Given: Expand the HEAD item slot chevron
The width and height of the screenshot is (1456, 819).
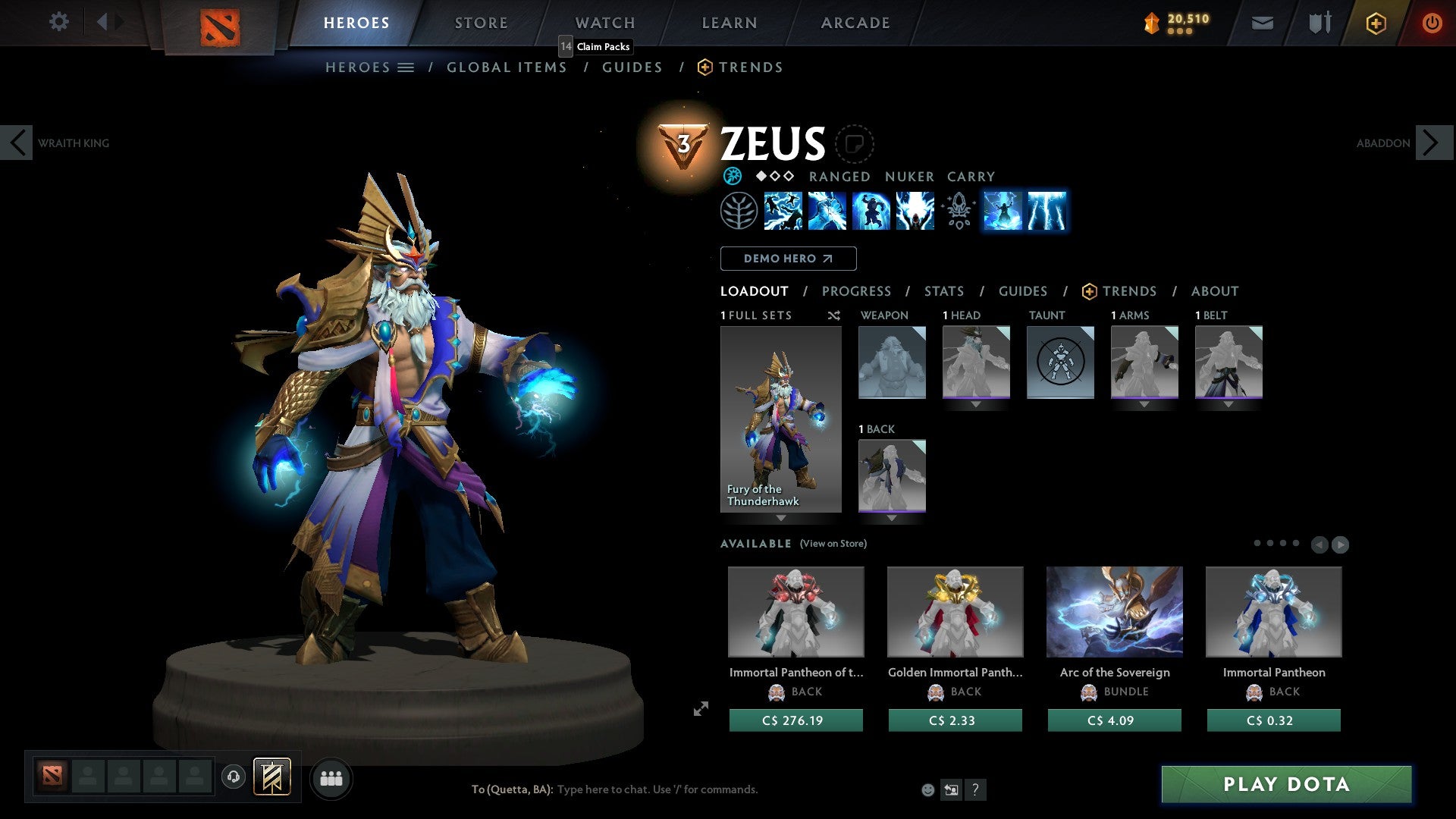Looking at the screenshot, I should coord(977,404).
